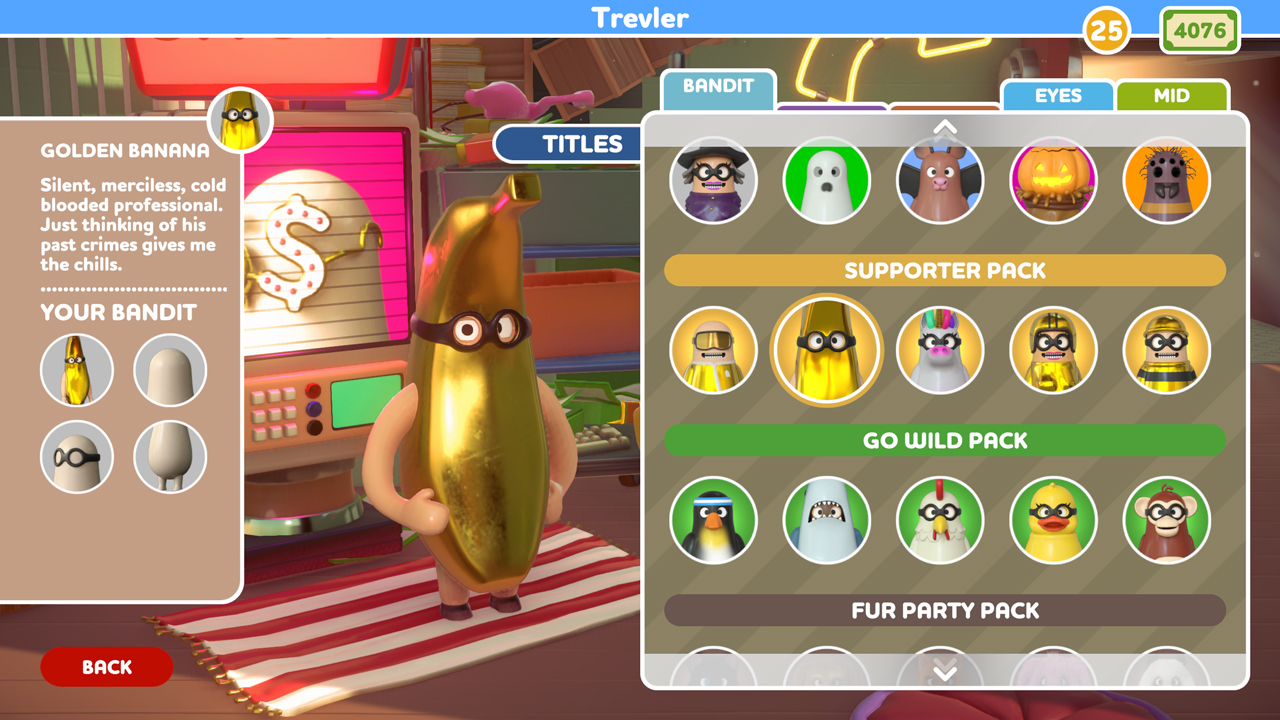
Task: Select the monkey in Go Wild Pack
Action: 1166,520
